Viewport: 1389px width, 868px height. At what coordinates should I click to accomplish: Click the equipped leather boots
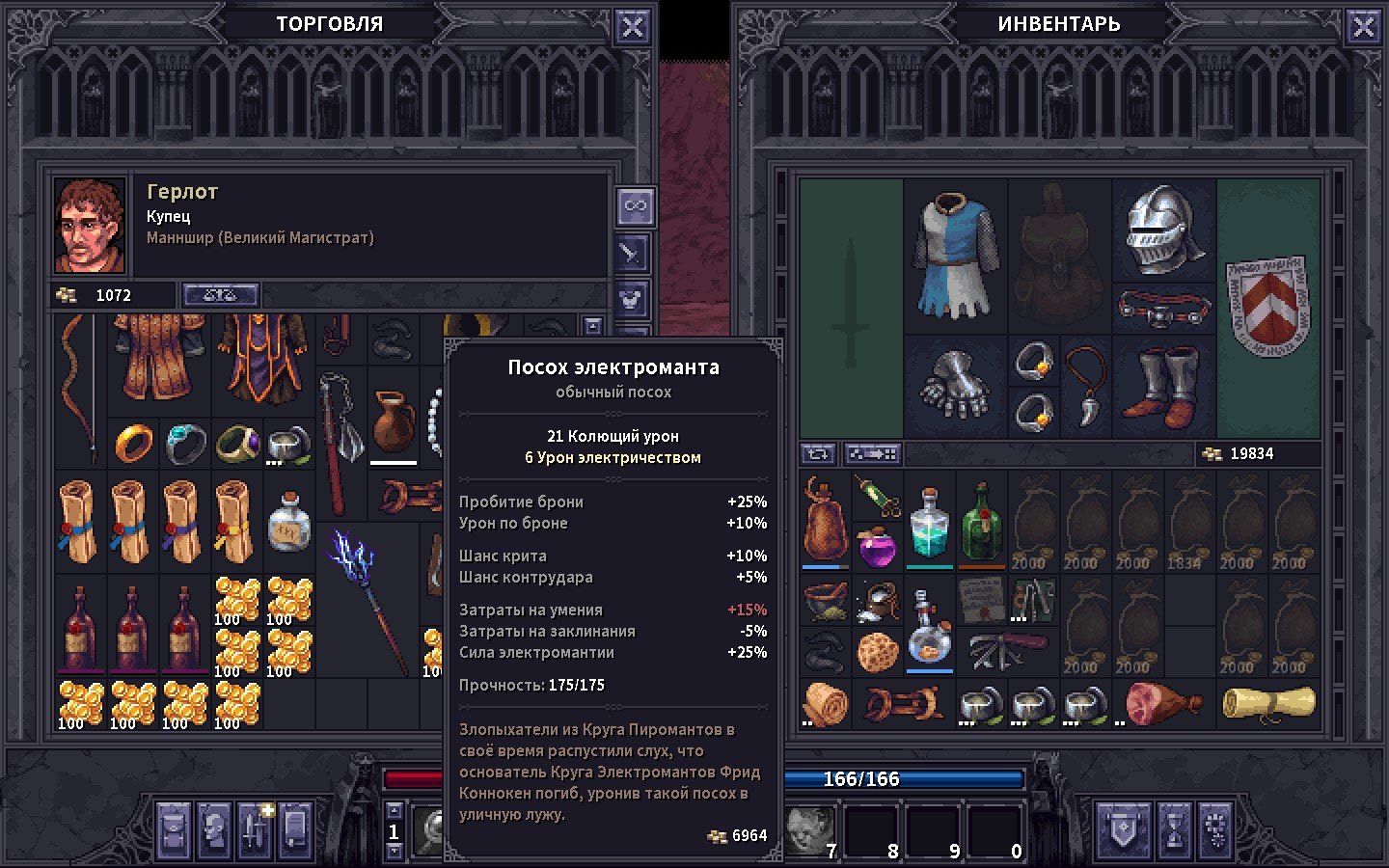coord(1164,388)
